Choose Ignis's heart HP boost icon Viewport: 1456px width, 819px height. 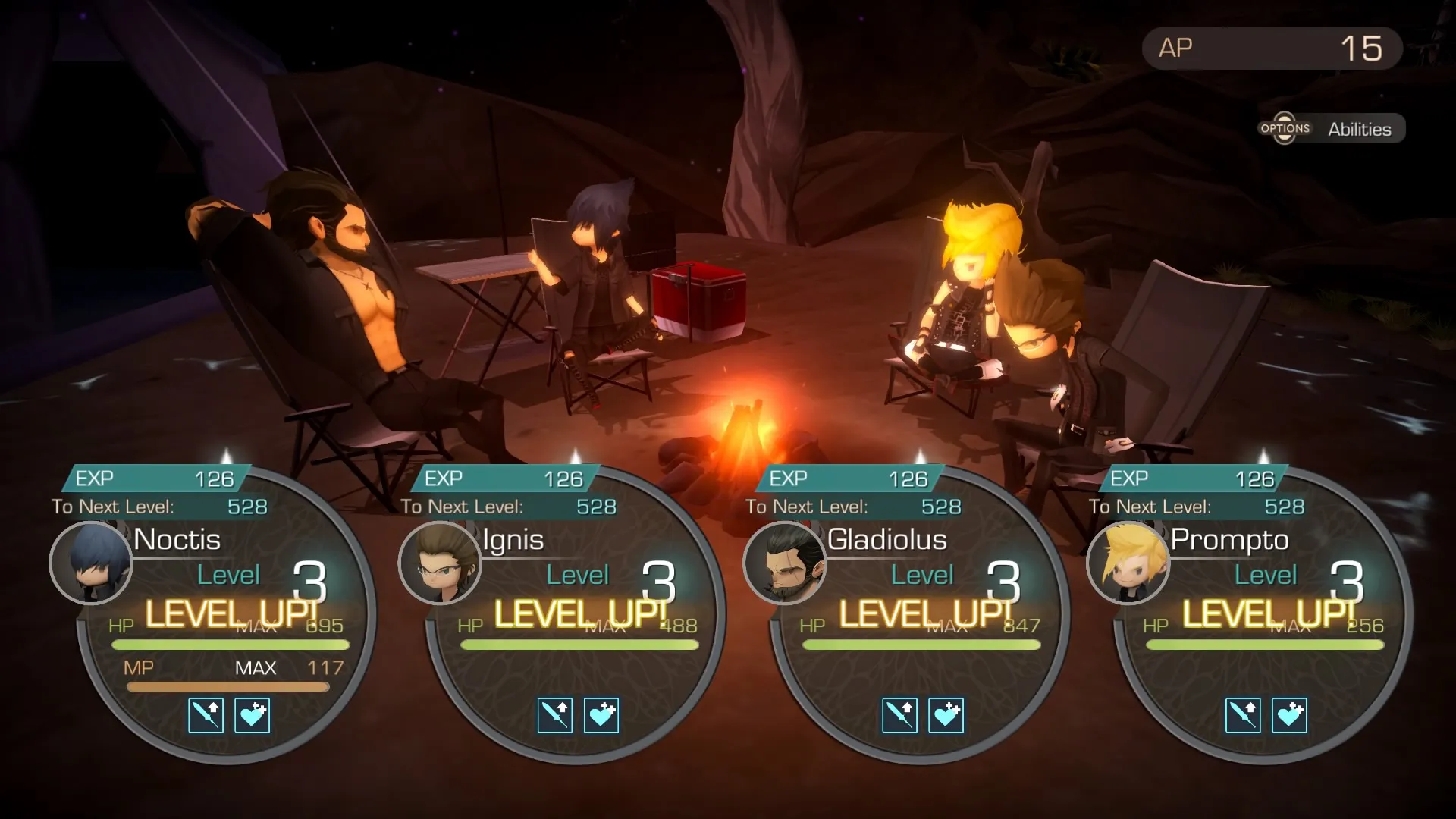click(601, 715)
